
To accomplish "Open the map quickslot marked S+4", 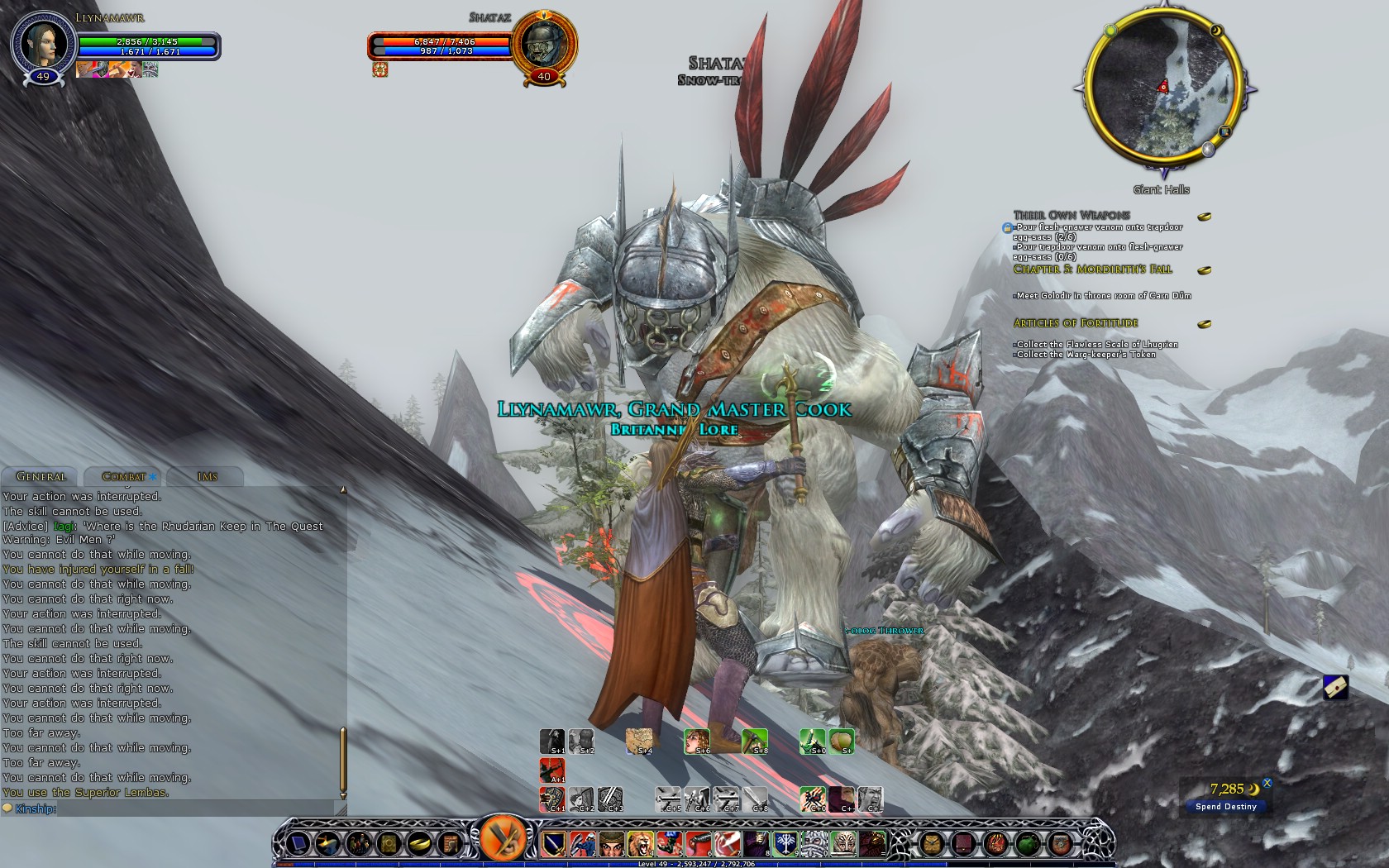I will click(638, 741).
